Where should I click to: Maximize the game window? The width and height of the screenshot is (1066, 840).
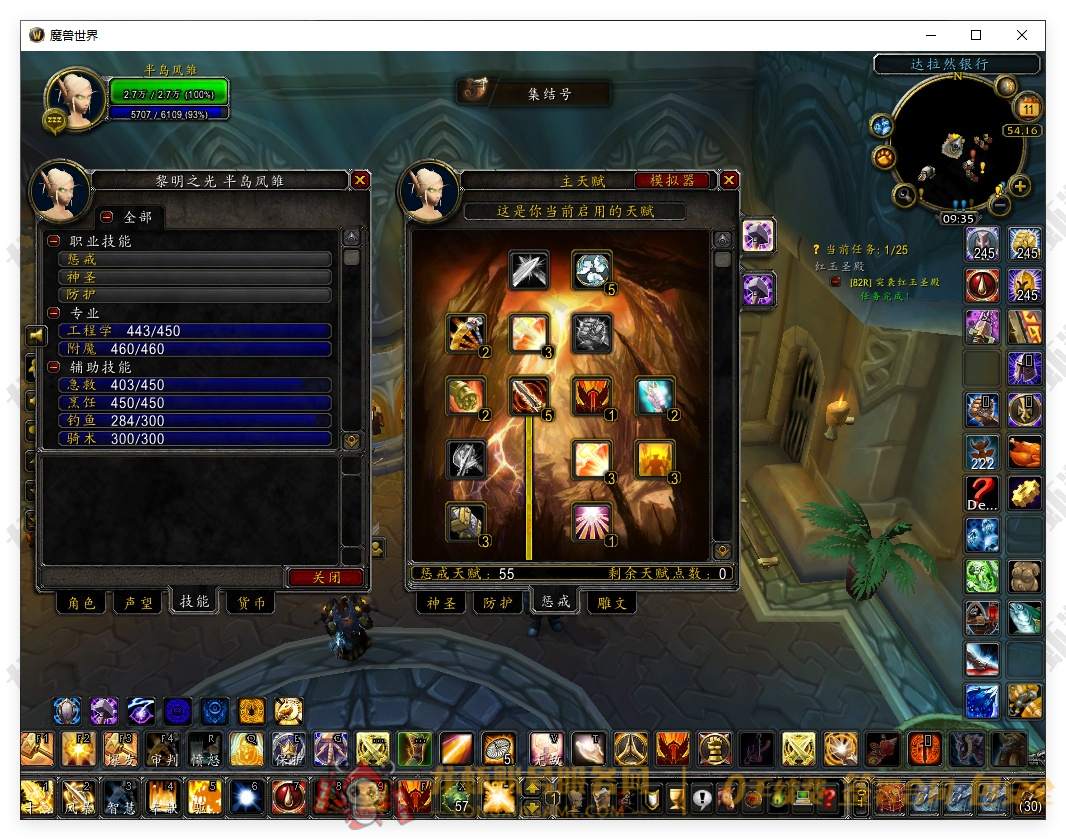[975, 35]
